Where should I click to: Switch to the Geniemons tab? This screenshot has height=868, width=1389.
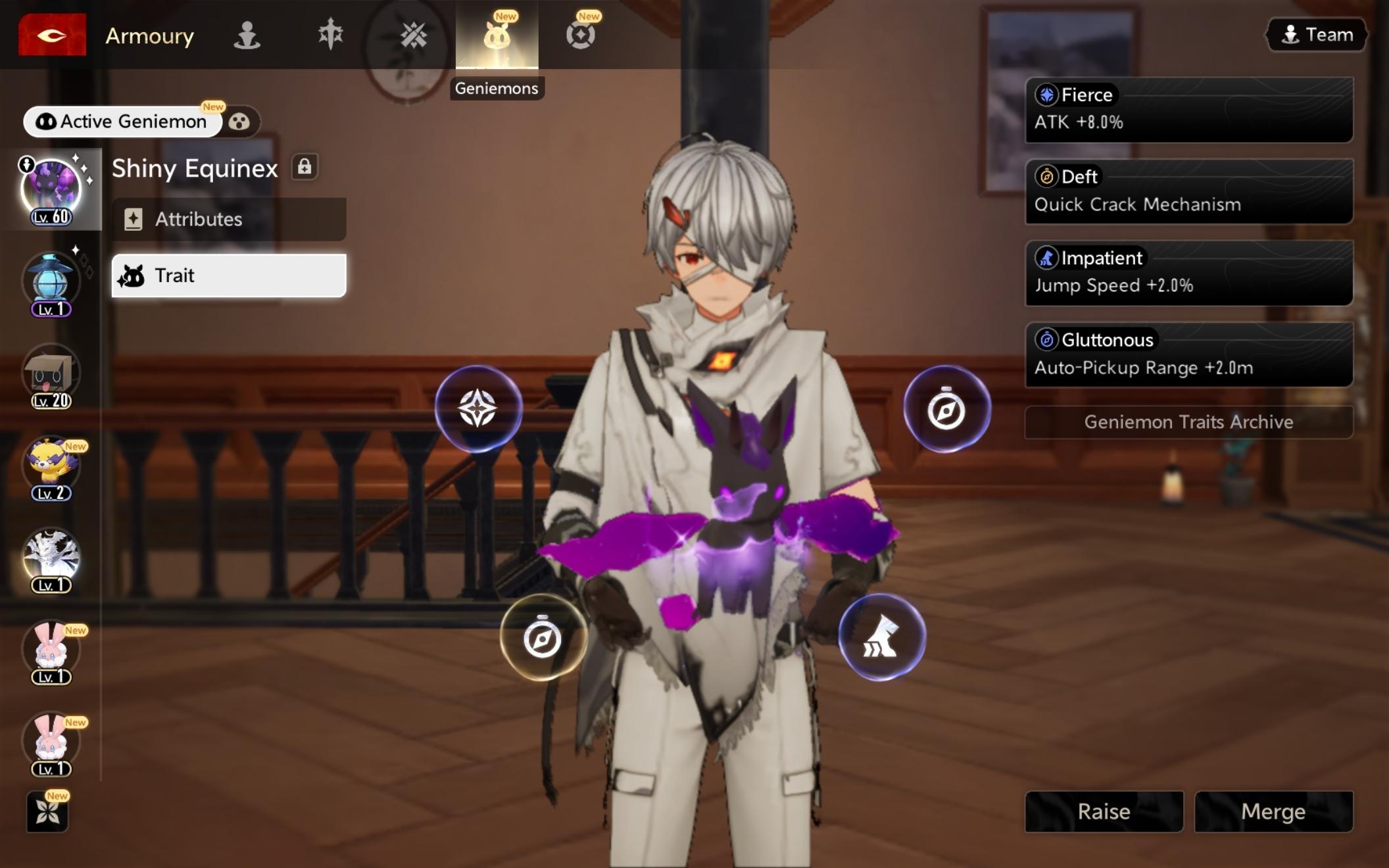(x=497, y=35)
